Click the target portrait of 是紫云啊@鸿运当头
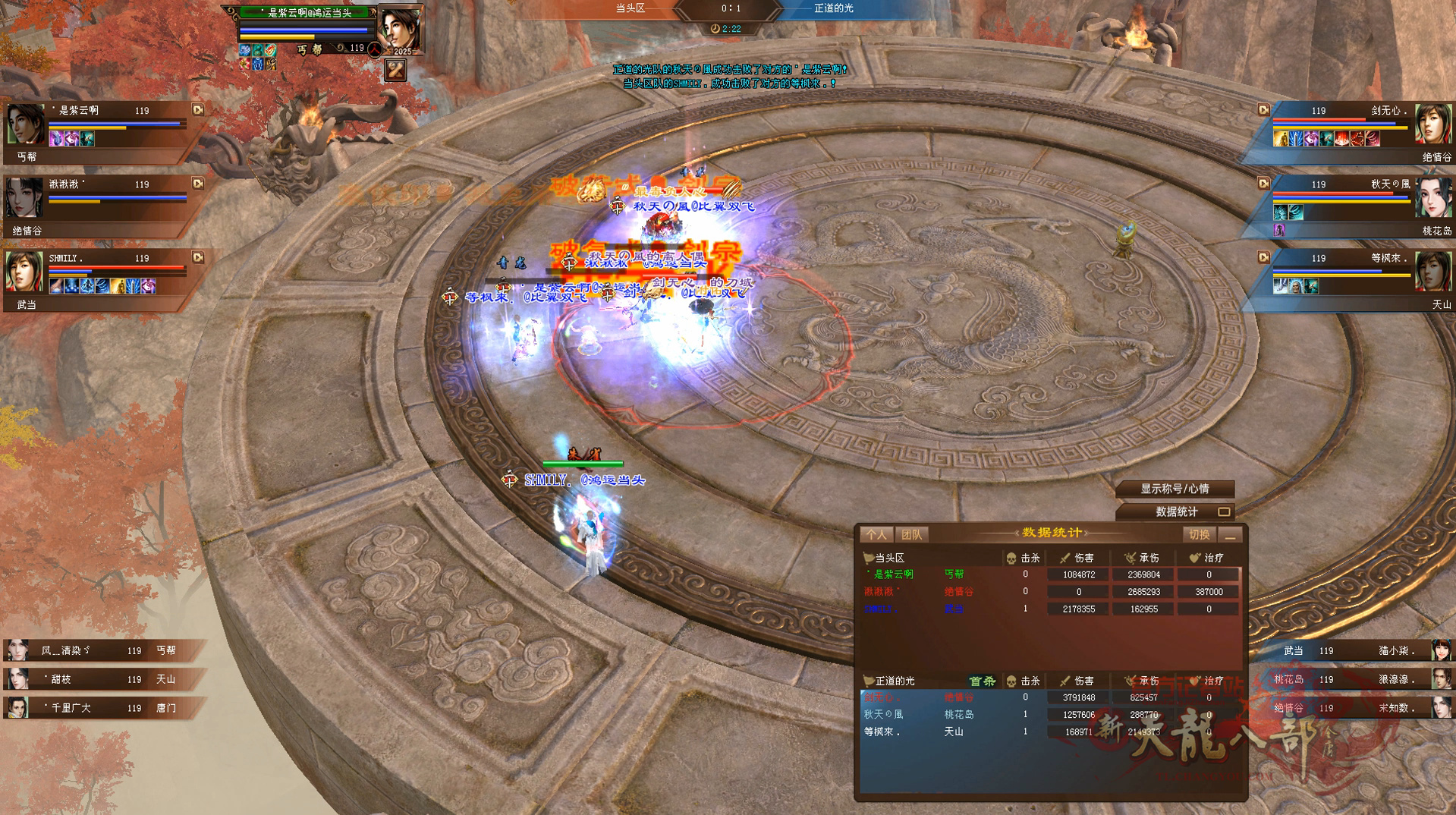This screenshot has height=815, width=1456. [400, 30]
